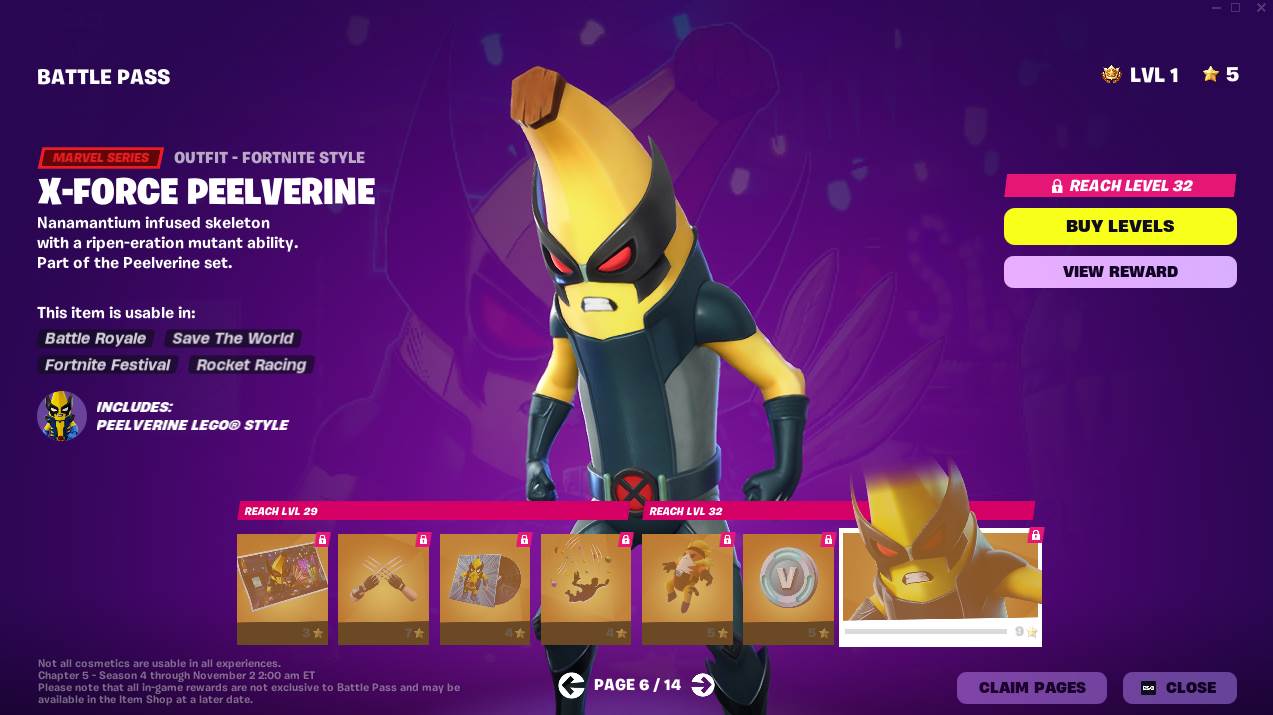Select the Wolverine claws reward tile
This screenshot has width=1273, height=715.
[383, 588]
